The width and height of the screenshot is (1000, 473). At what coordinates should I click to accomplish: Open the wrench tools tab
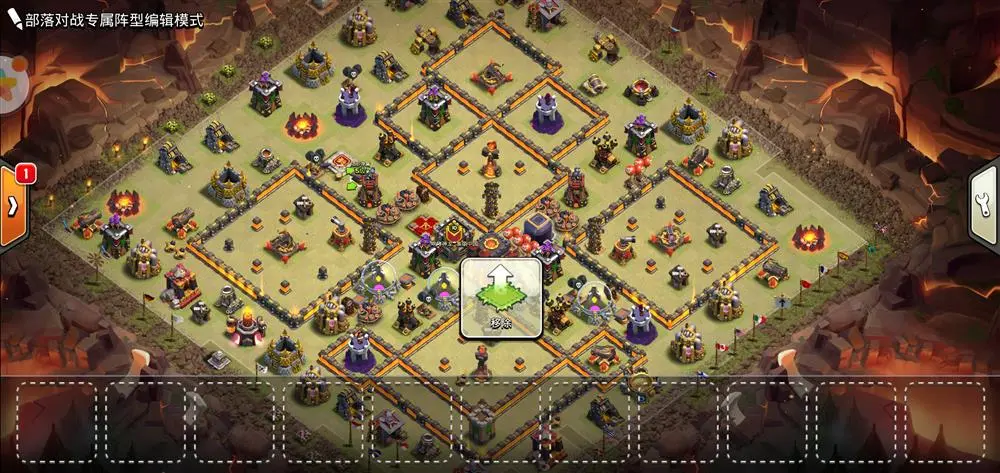point(985,204)
